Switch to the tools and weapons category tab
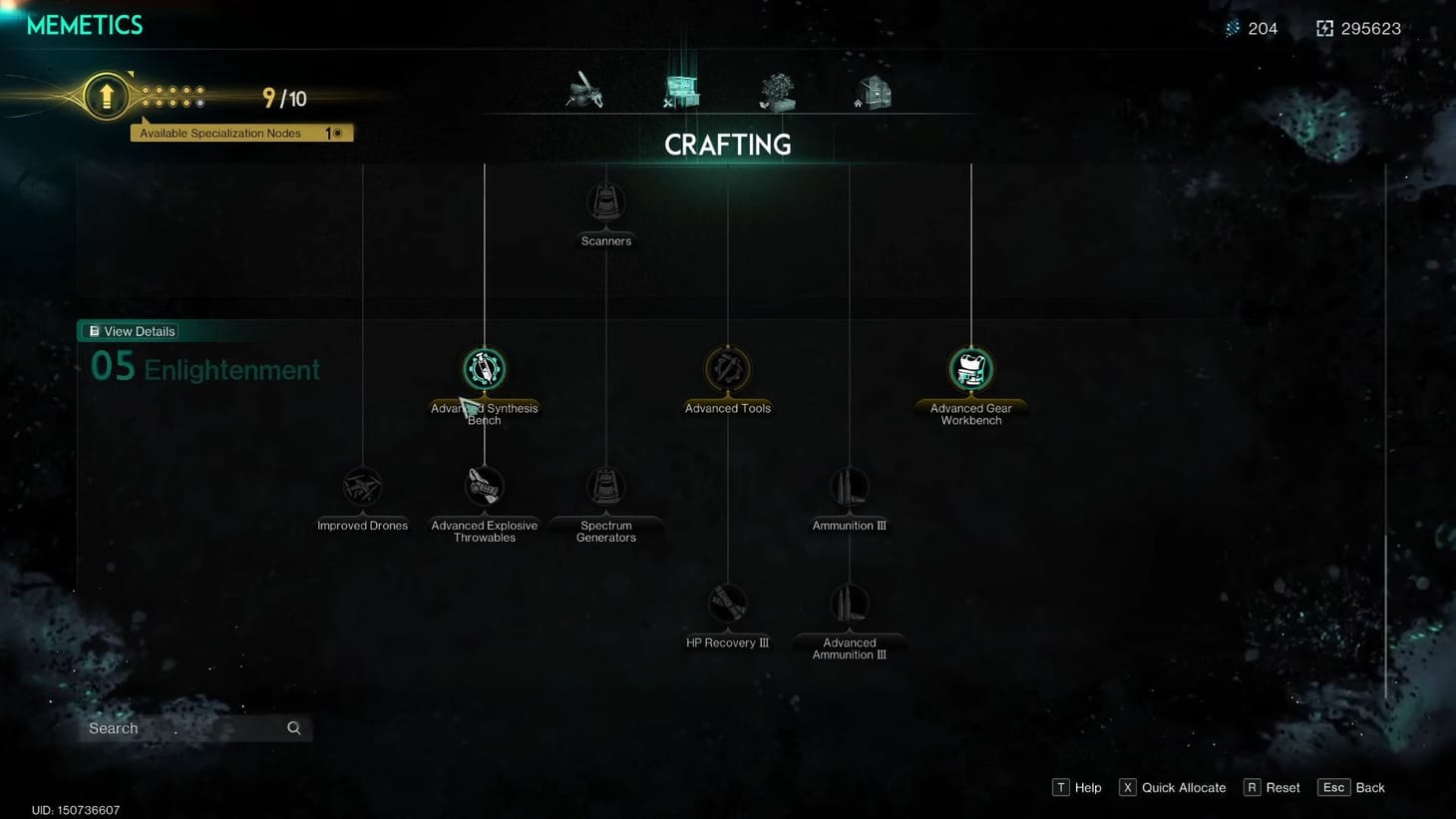The height and width of the screenshot is (819, 1456). [584, 90]
